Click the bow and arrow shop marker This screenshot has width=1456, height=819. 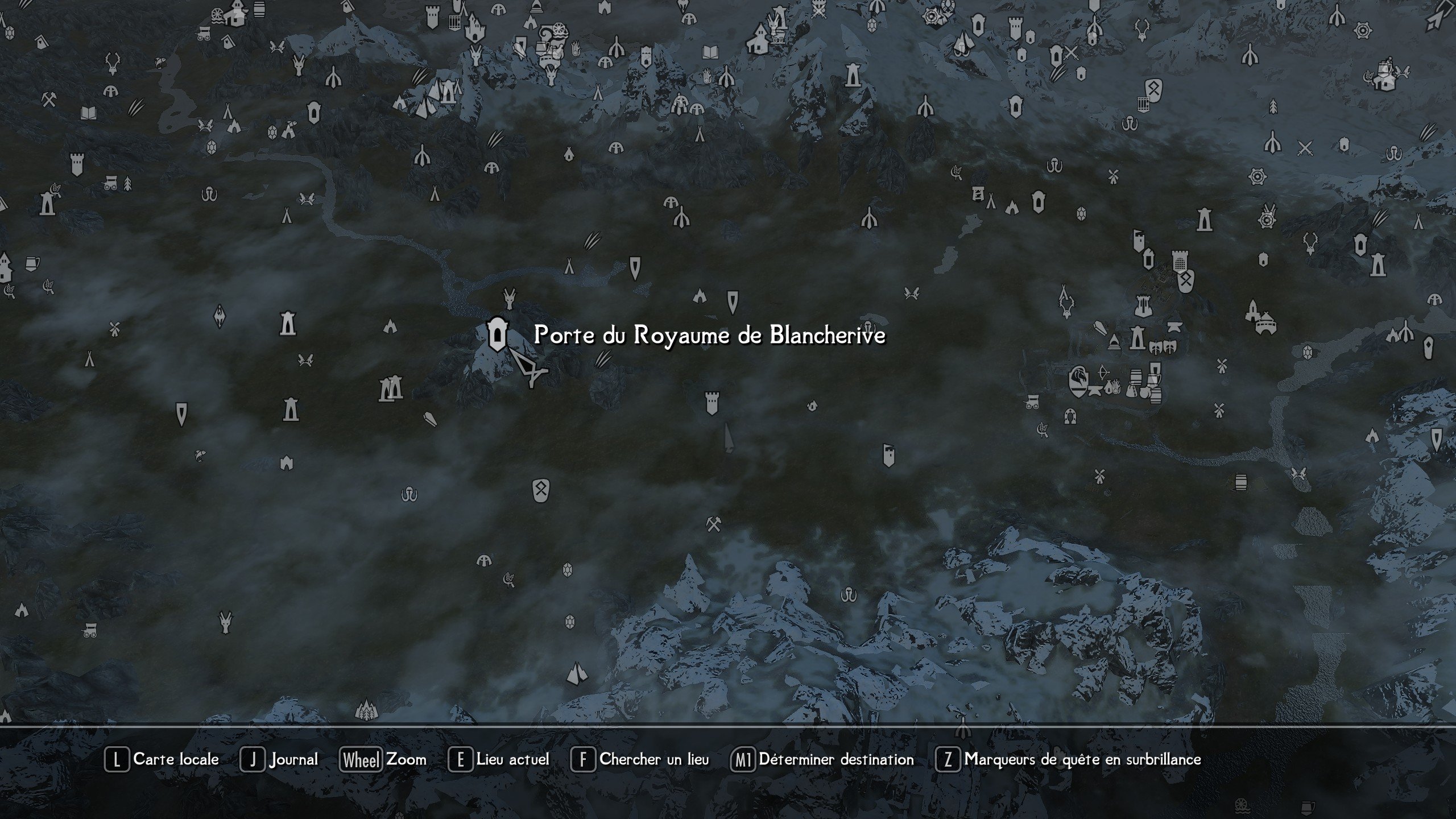tap(1102, 373)
